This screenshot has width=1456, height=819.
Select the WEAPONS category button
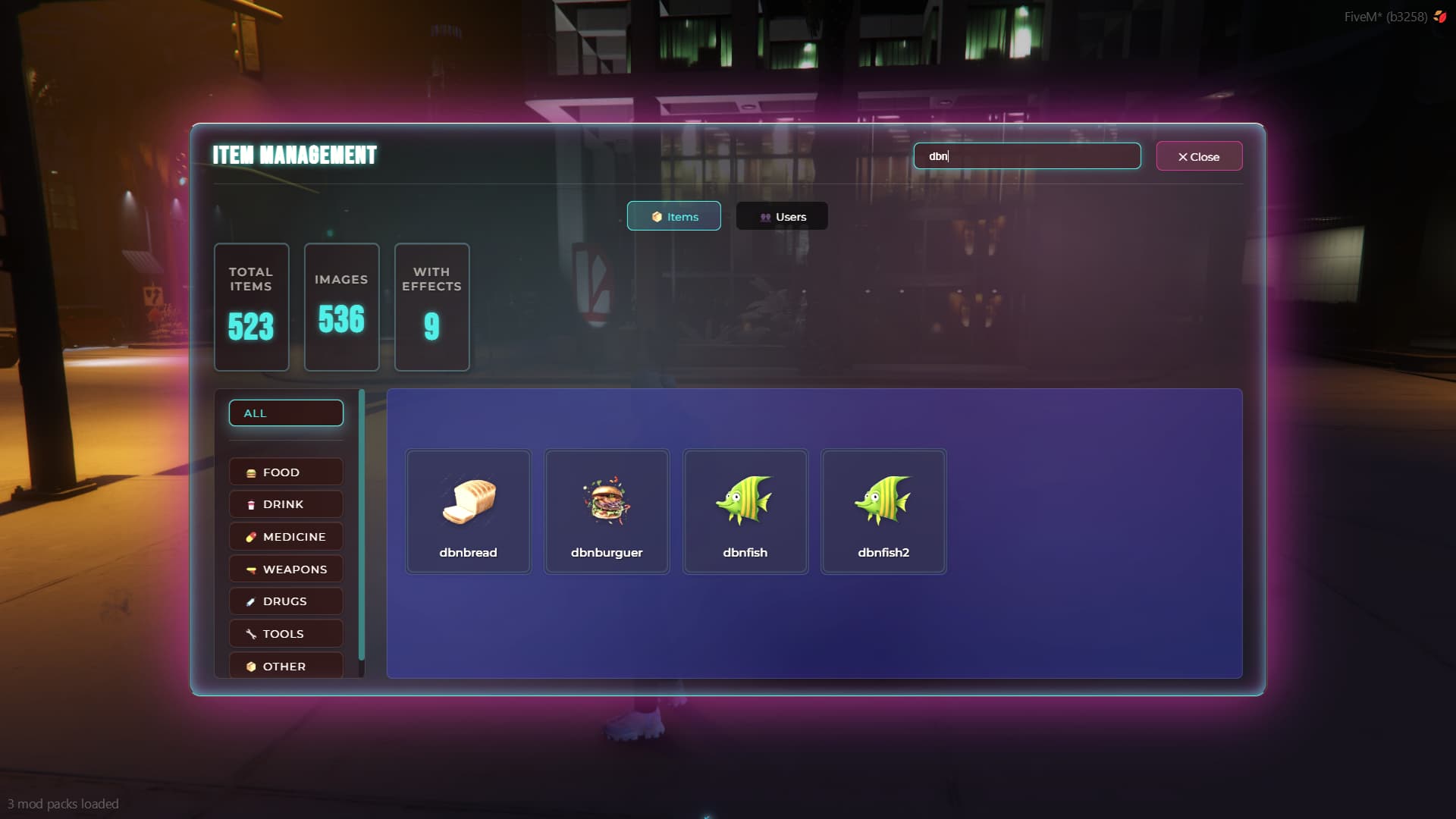tap(285, 568)
